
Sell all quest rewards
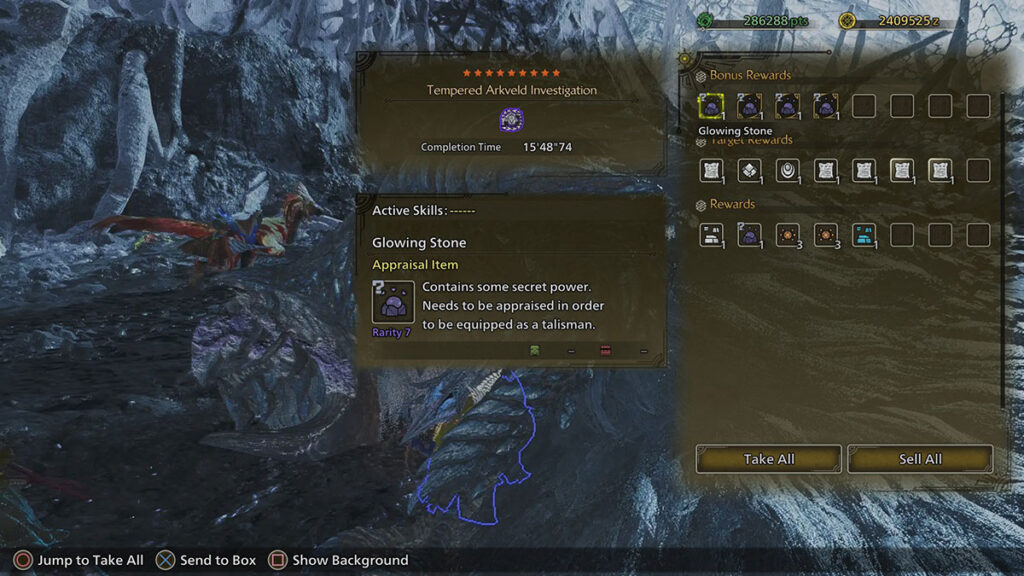click(x=920, y=459)
